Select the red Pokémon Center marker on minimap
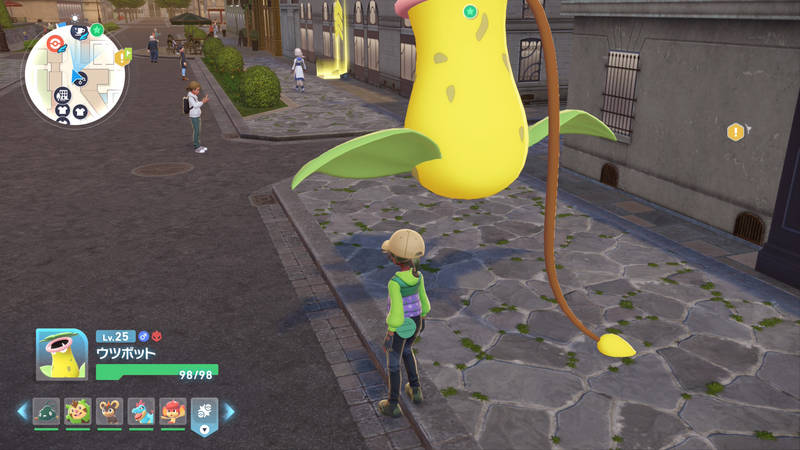The image size is (800, 450). coord(55,43)
